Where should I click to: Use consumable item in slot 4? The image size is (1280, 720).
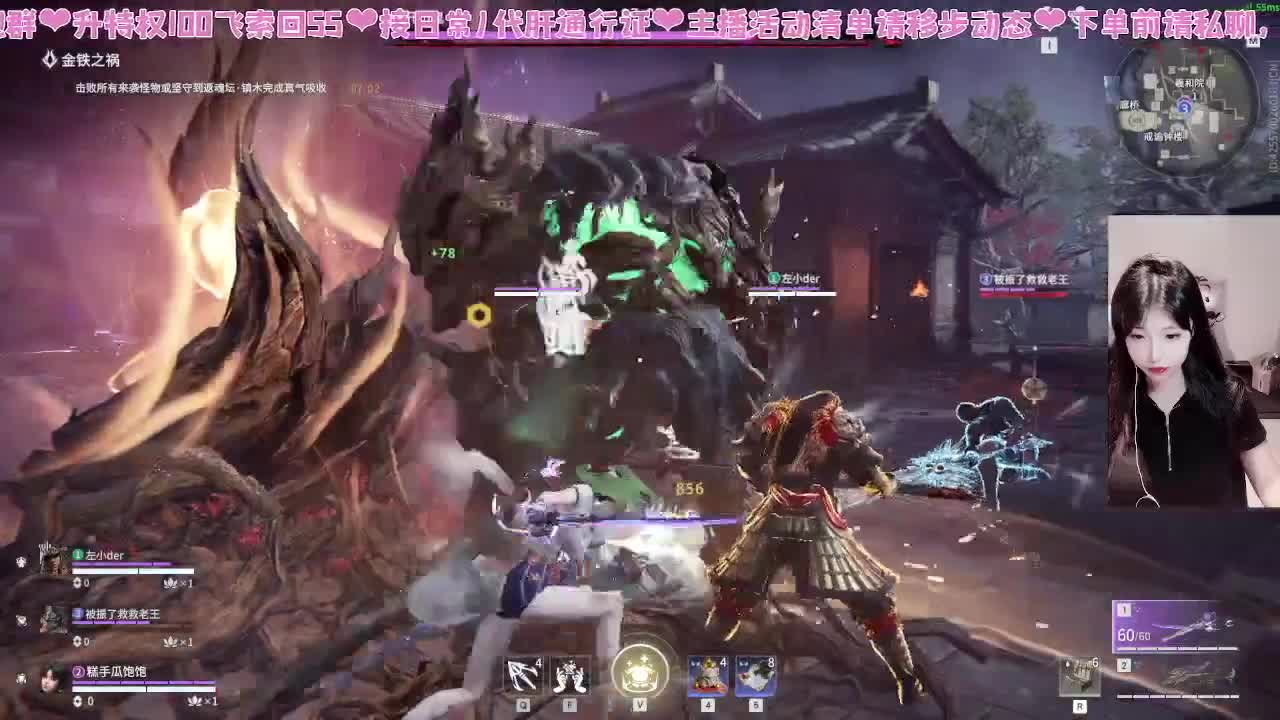tap(705, 675)
